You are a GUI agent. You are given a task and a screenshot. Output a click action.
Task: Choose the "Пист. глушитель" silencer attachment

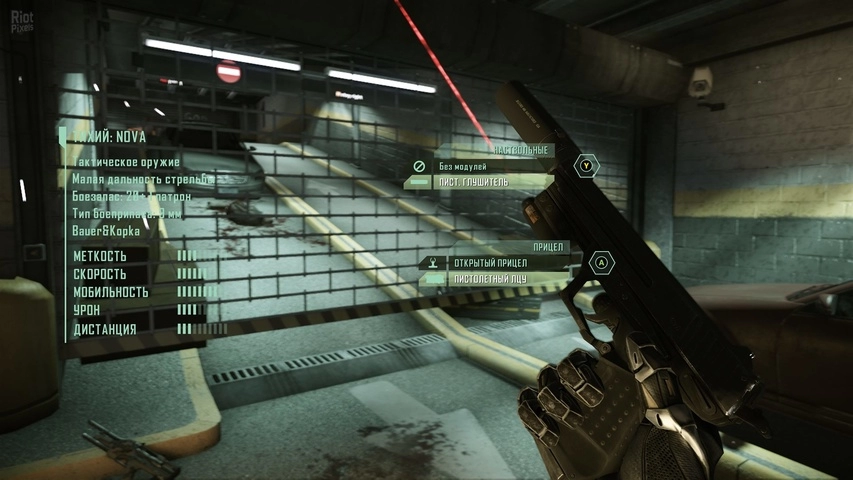tap(473, 182)
